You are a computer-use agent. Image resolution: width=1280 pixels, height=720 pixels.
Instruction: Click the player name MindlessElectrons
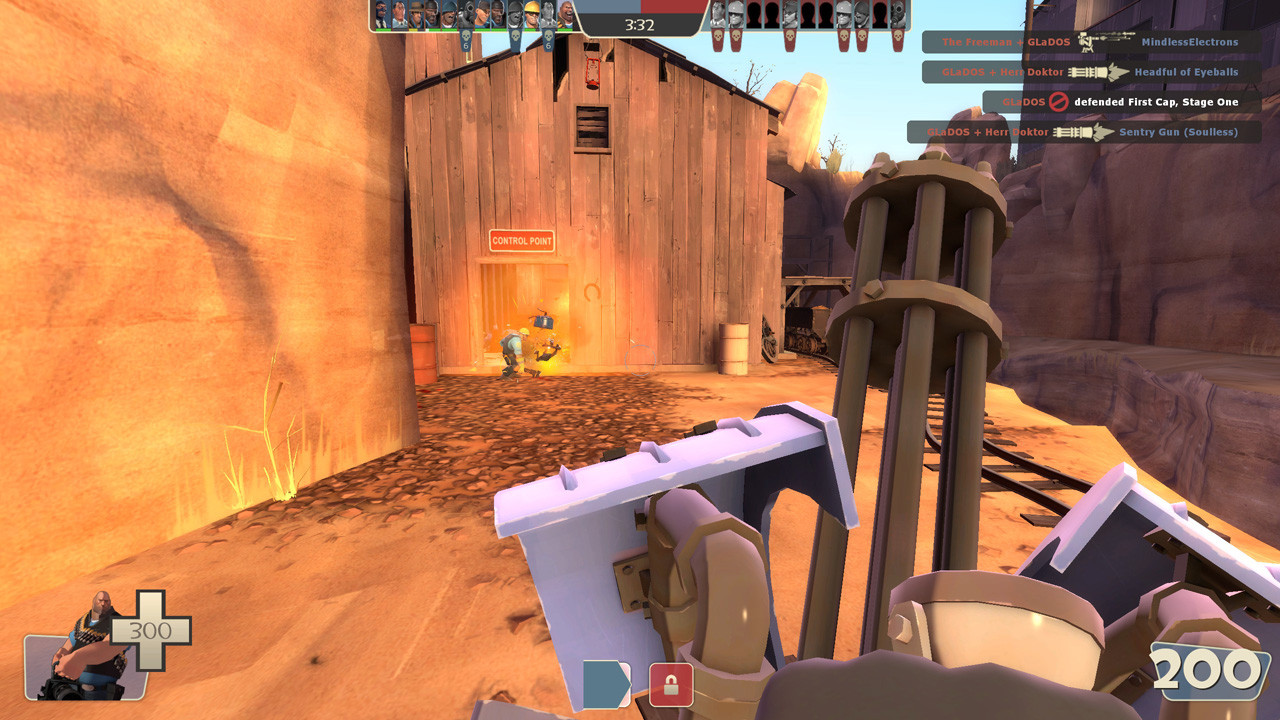[1190, 42]
